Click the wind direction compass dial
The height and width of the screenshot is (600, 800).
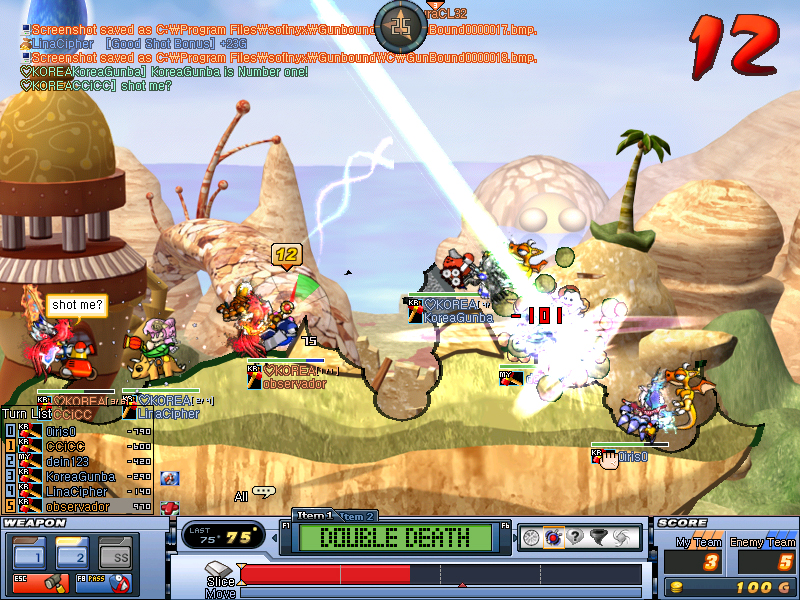[x=402, y=27]
